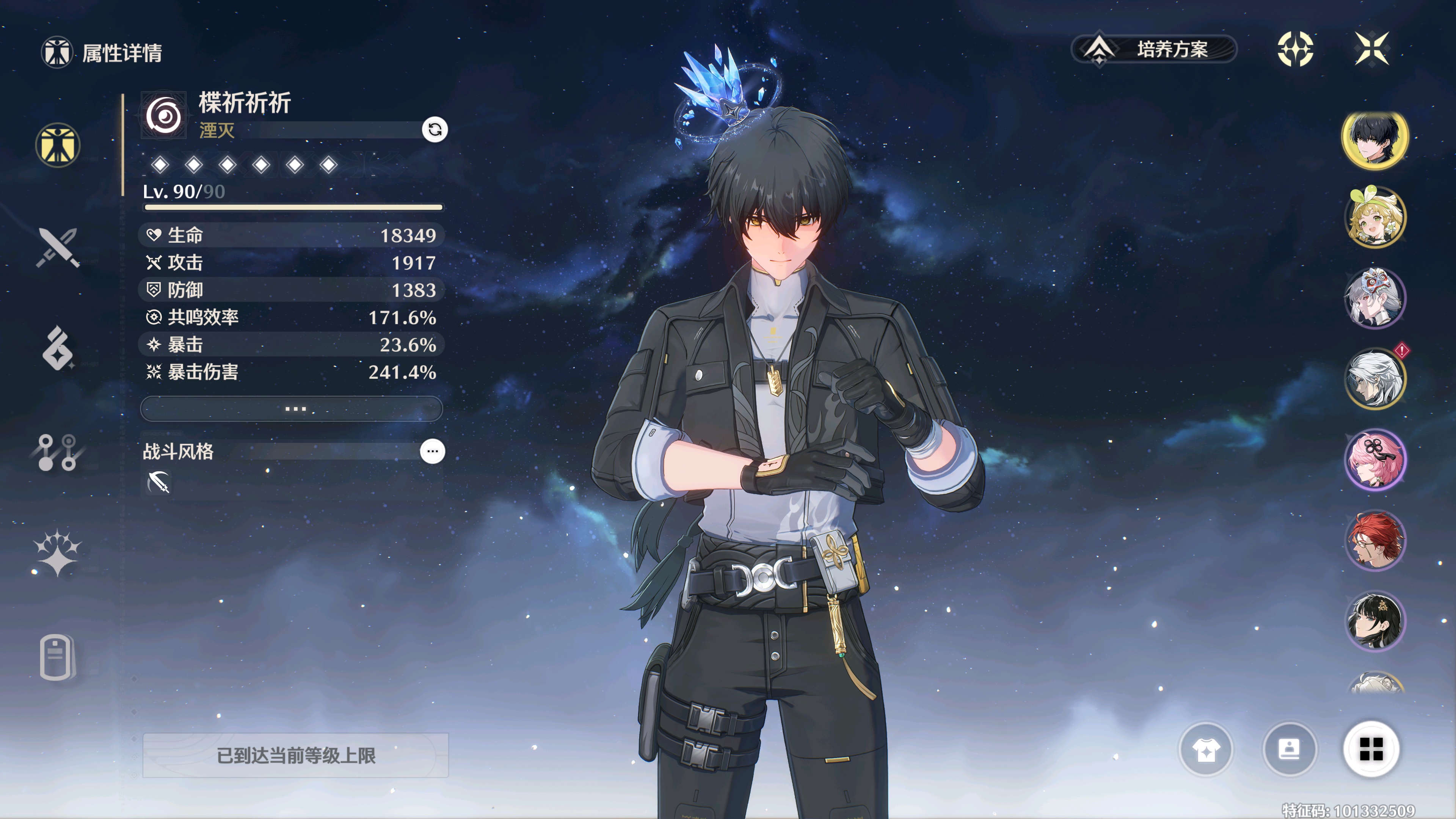This screenshot has width=1456, height=819.
Task: Open the character card display button
Action: pyautogui.click(x=1289, y=750)
